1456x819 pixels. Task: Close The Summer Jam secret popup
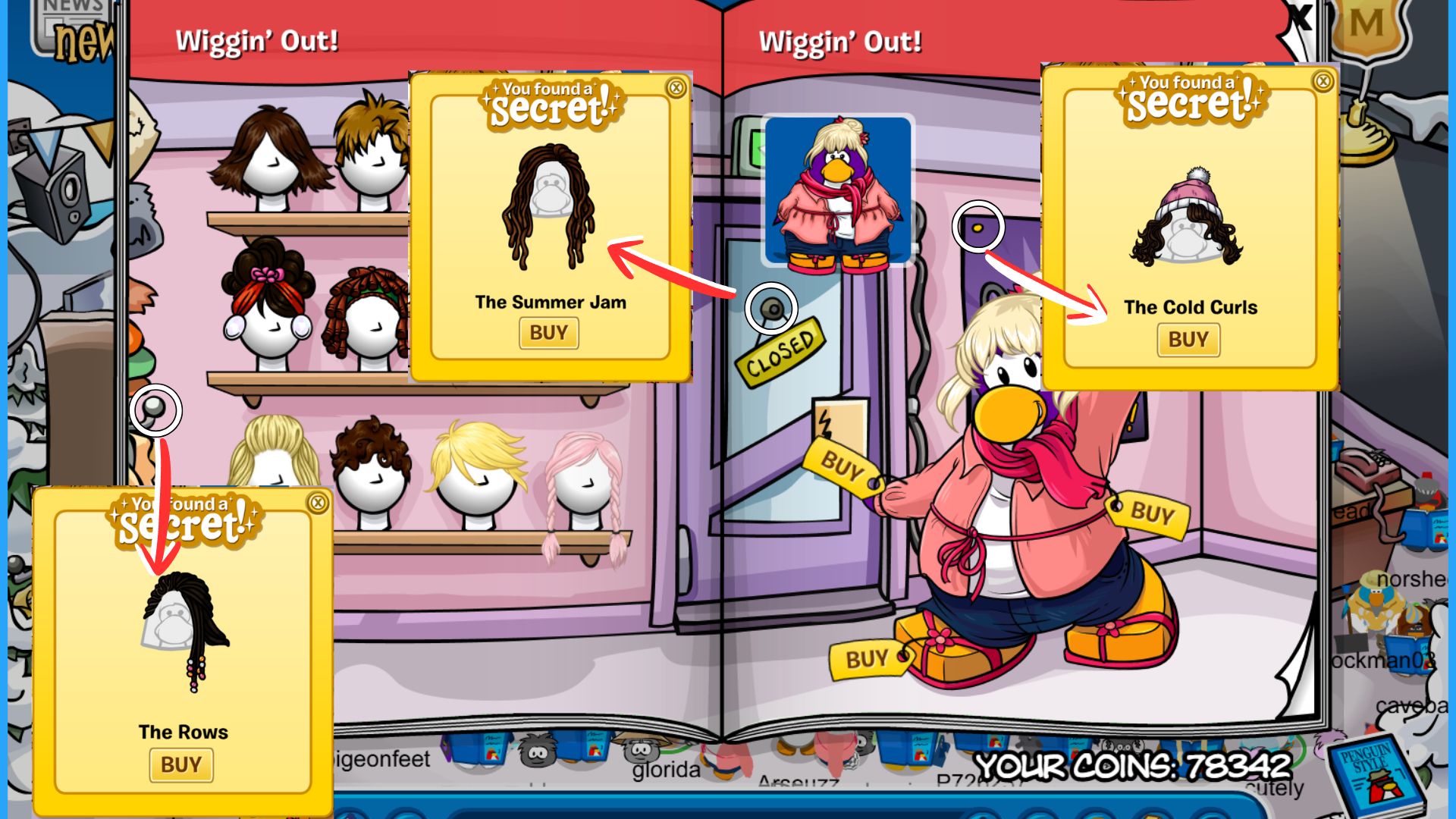coord(676,88)
